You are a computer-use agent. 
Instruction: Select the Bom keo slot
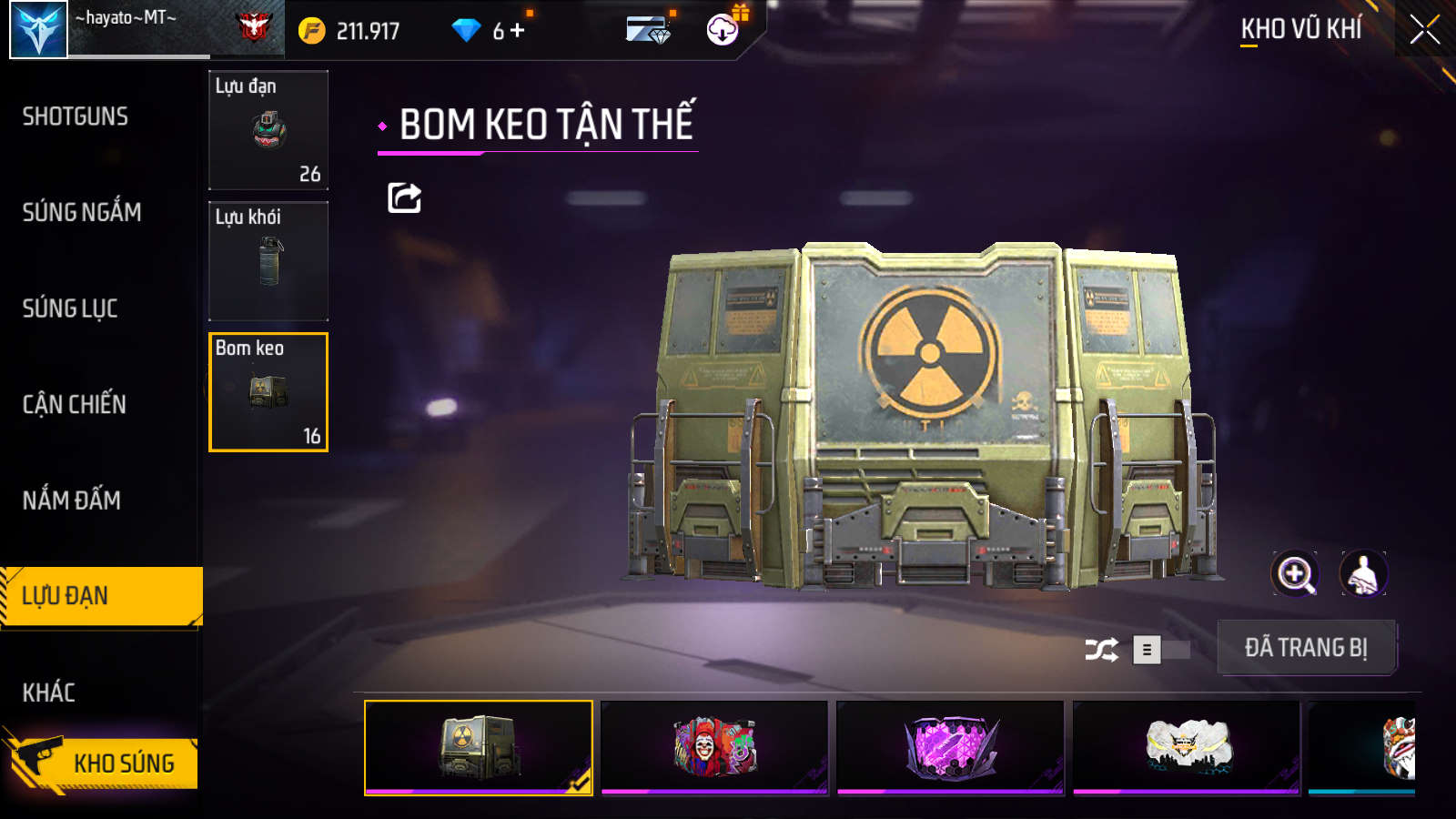tap(268, 392)
